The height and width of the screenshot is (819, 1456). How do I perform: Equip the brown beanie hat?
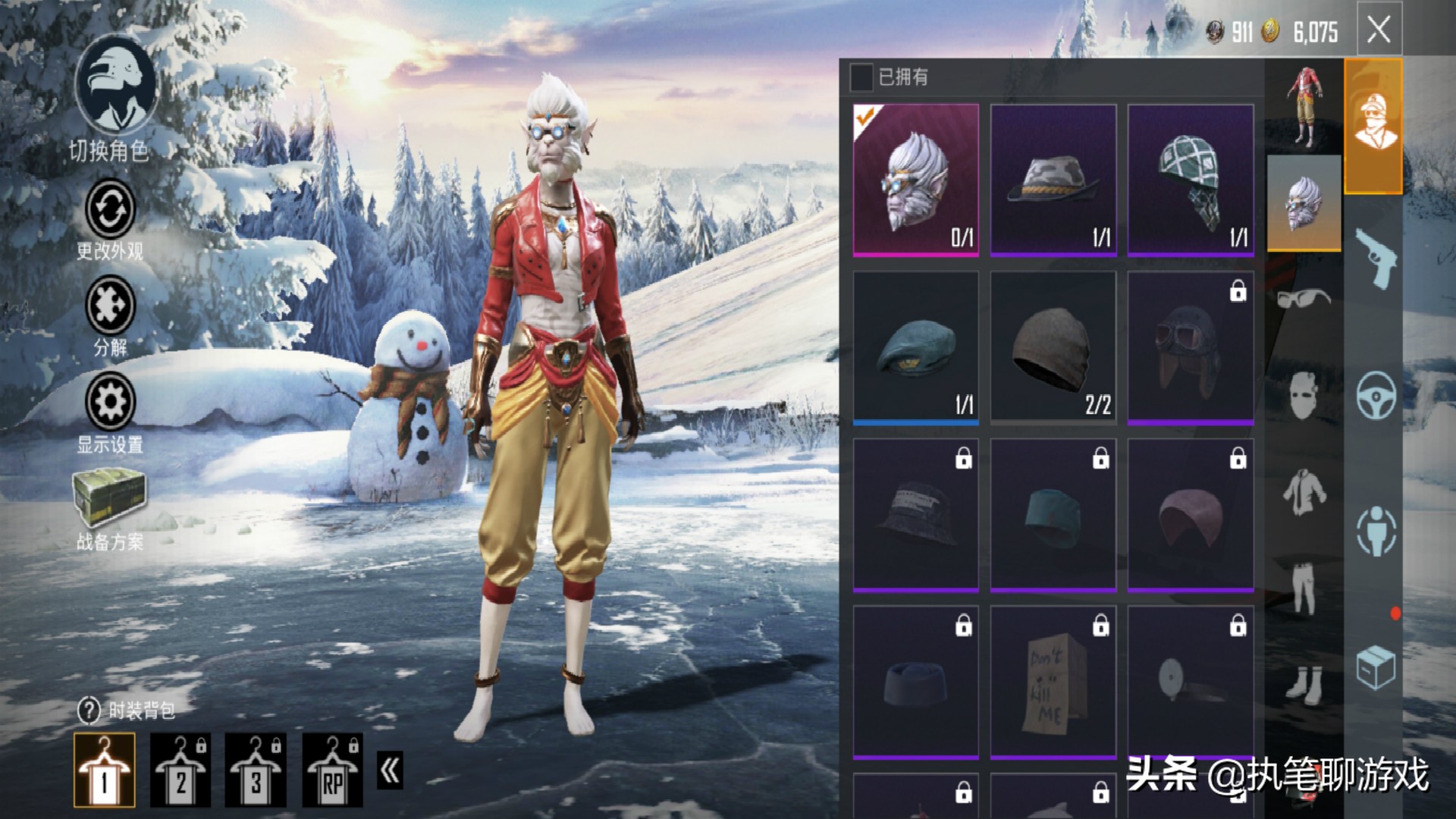(1053, 347)
